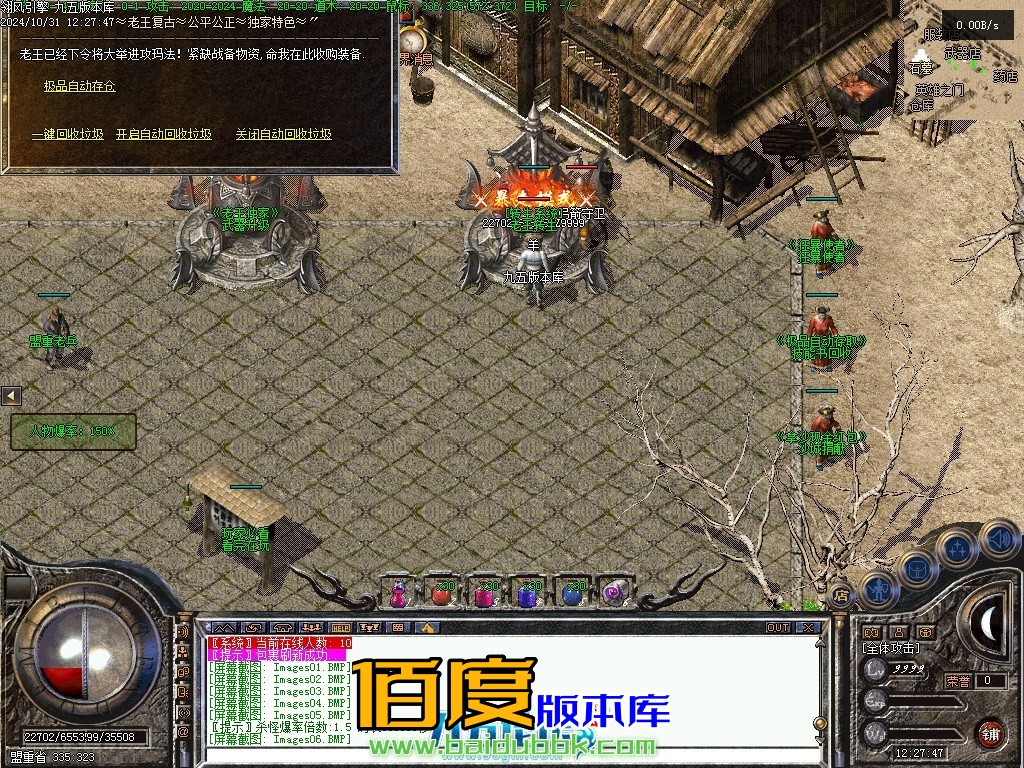This screenshot has height=768, width=1024.
Task: Toggle the sound speaker button
Action: pos(999,541)
